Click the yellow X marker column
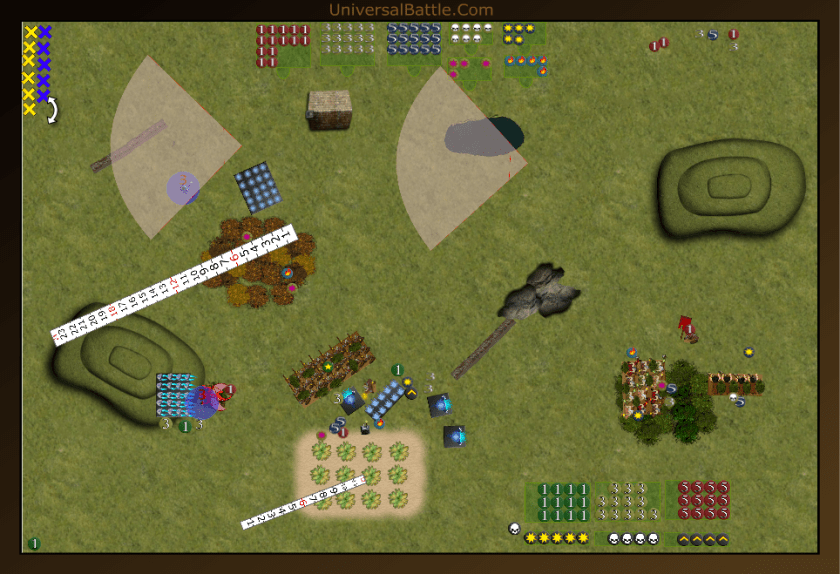The height and width of the screenshot is (574, 840). (30, 70)
